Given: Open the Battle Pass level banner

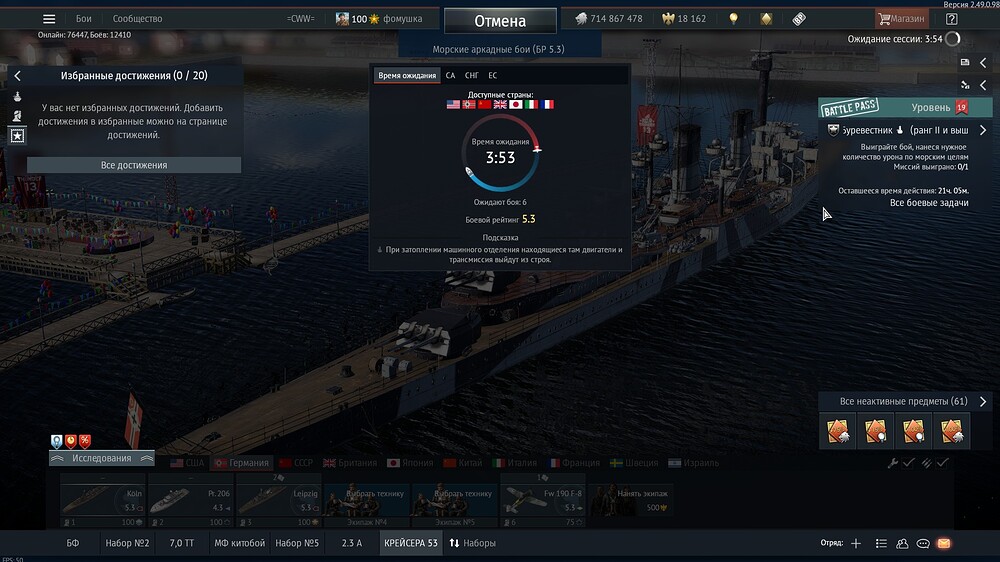Looking at the screenshot, I should (894, 107).
